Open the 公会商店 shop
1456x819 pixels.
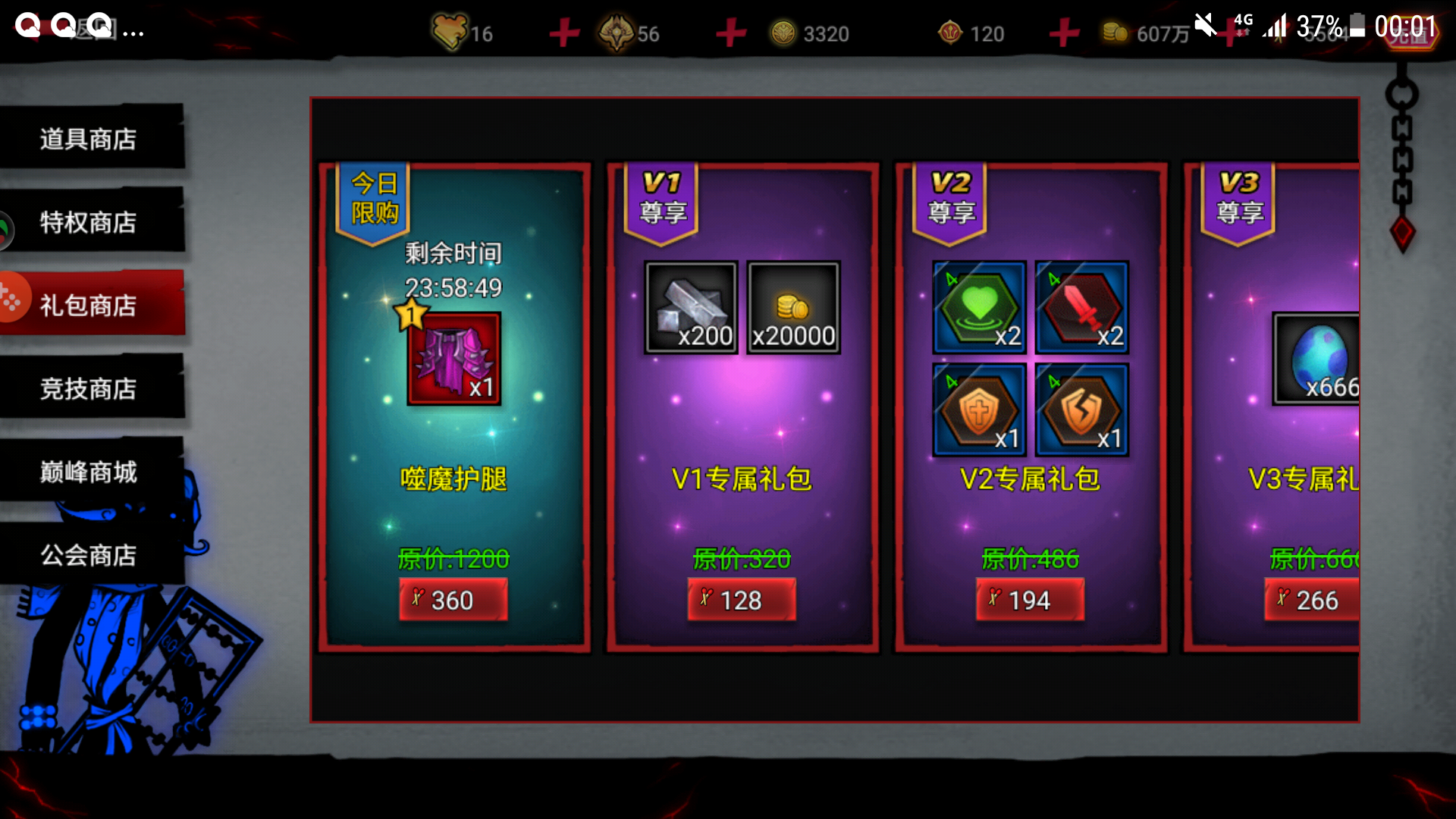pos(89,556)
